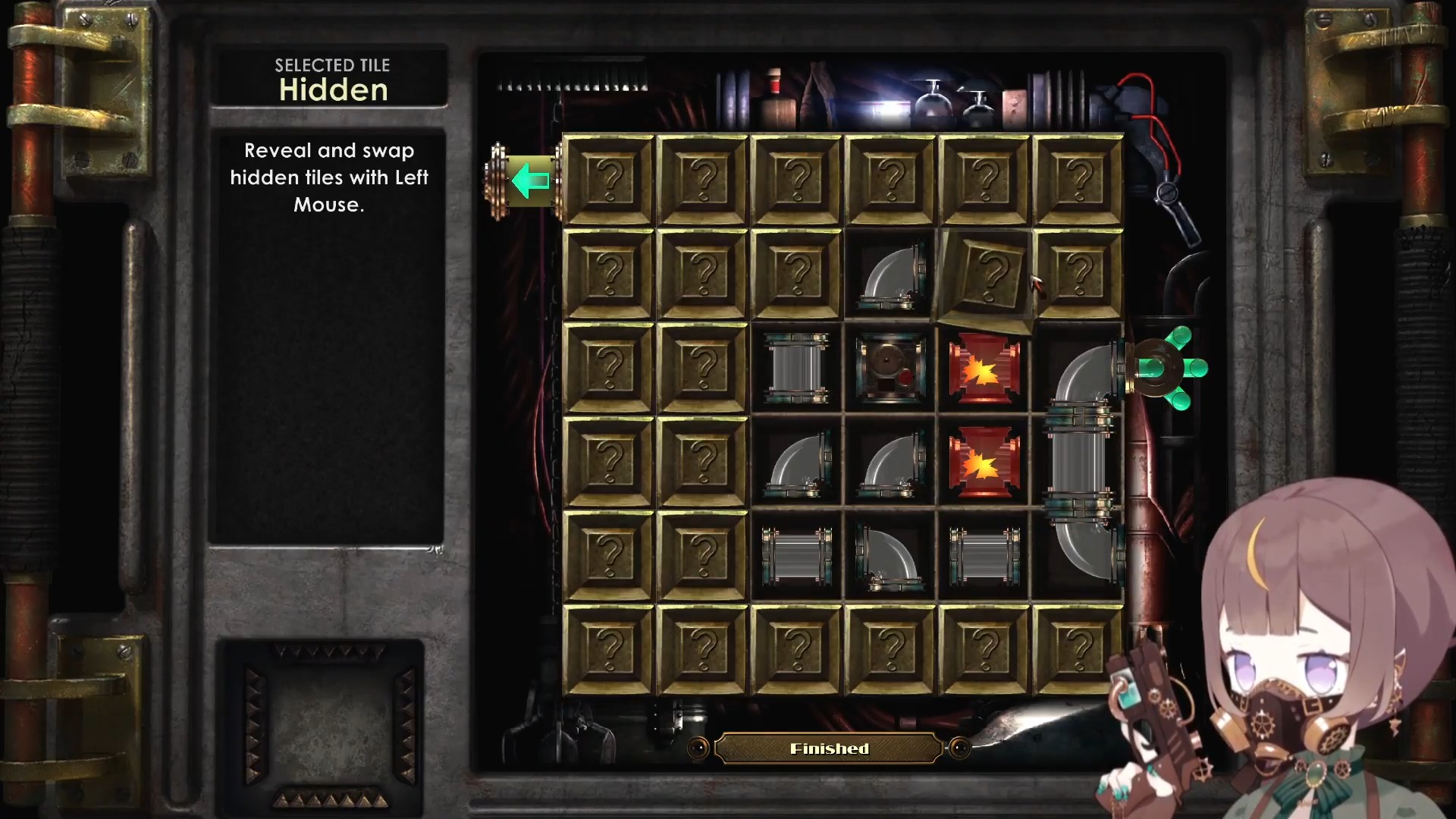Viewport: 1456px width, 819px height.
Task: Choose the lower red burst pipe tile
Action: (x=984, y=462)
